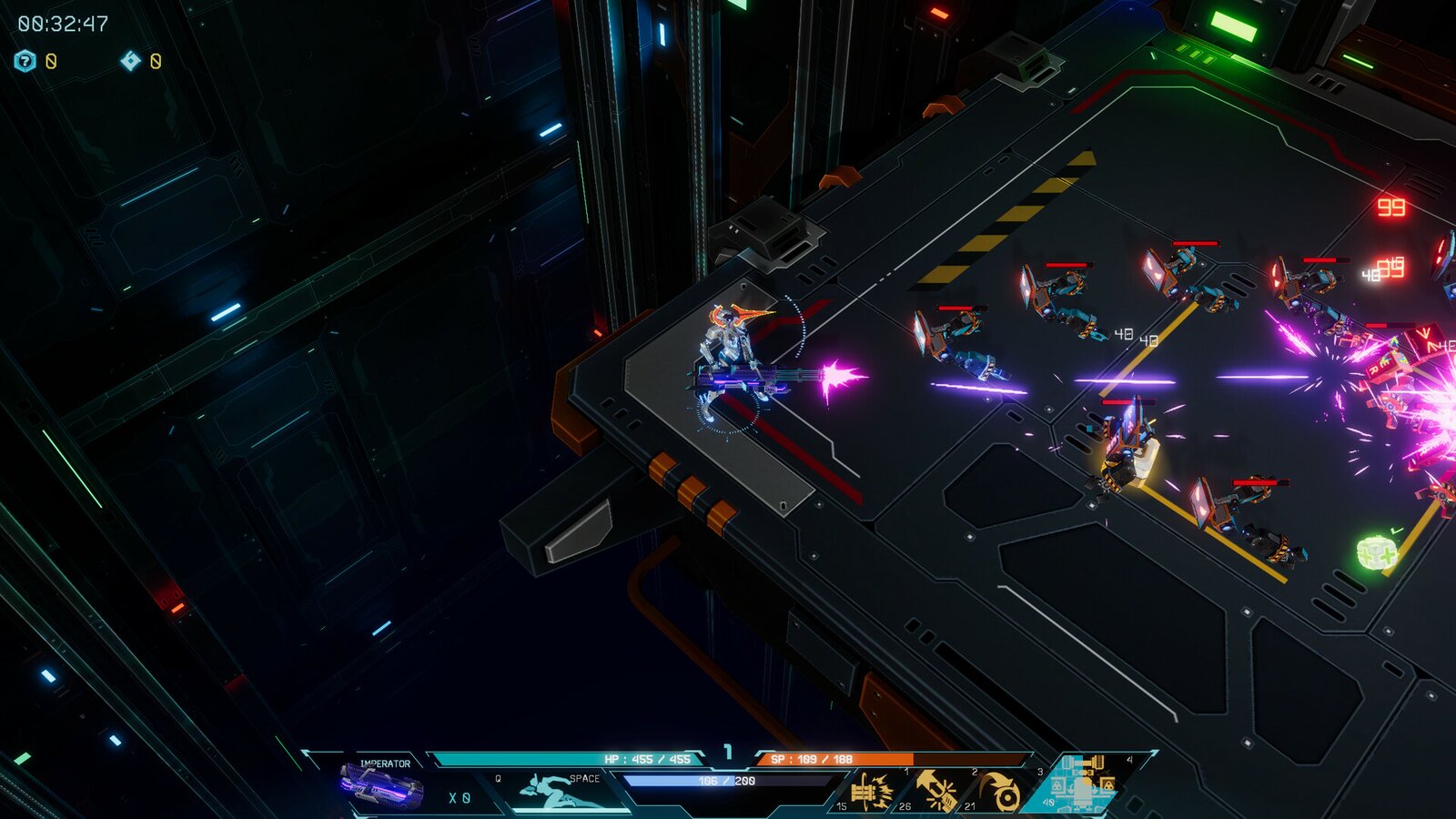Select the Imperator weapon icon
The height and width of the screenshot is (819, 1456).
pos(381,785)
